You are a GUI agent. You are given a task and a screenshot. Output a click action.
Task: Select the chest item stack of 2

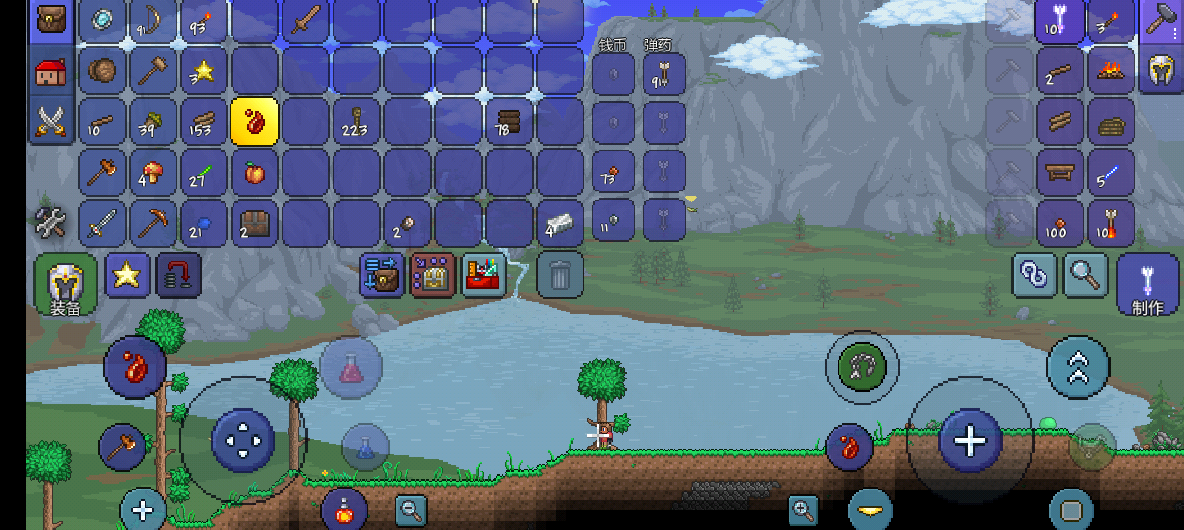point(255,222)
